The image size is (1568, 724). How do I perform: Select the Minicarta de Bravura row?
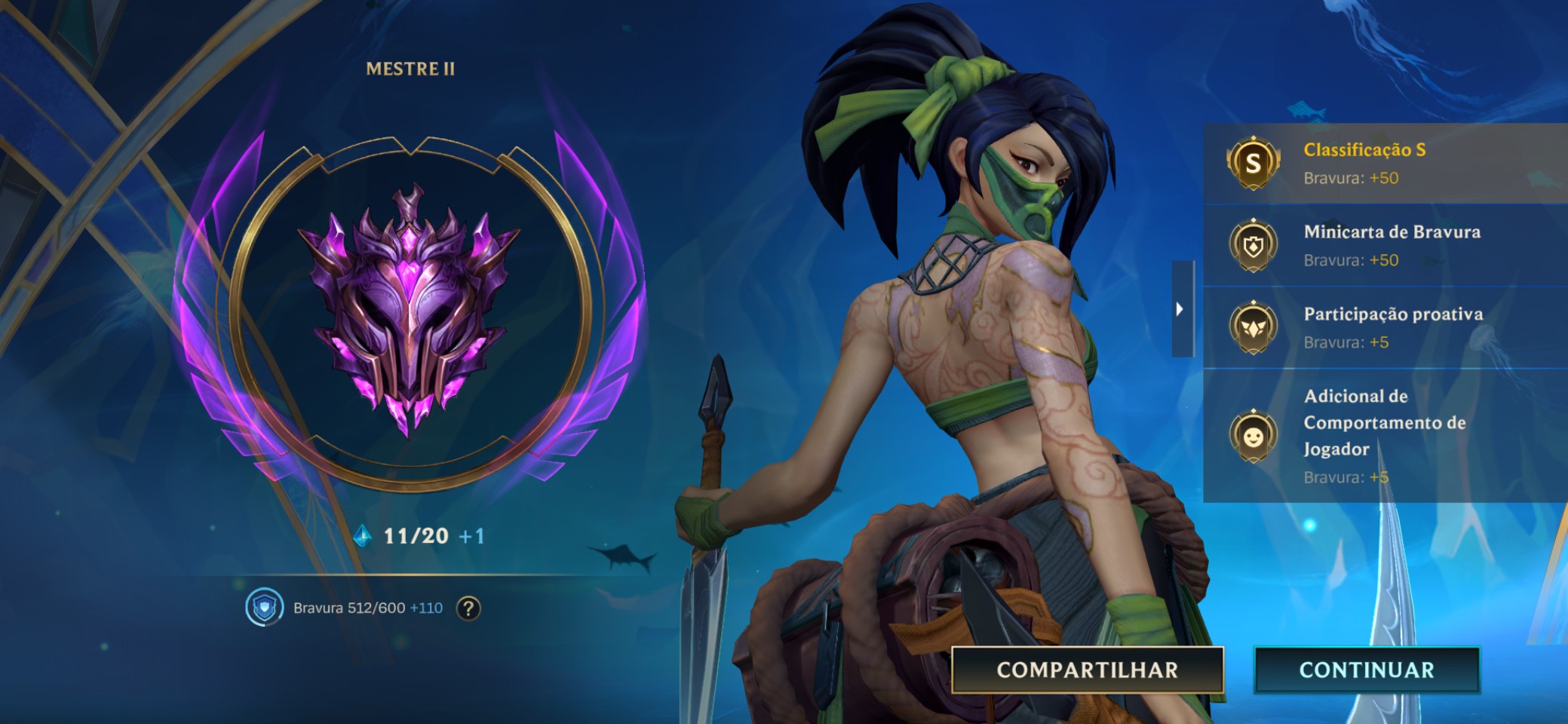[x=1384, y=245]
